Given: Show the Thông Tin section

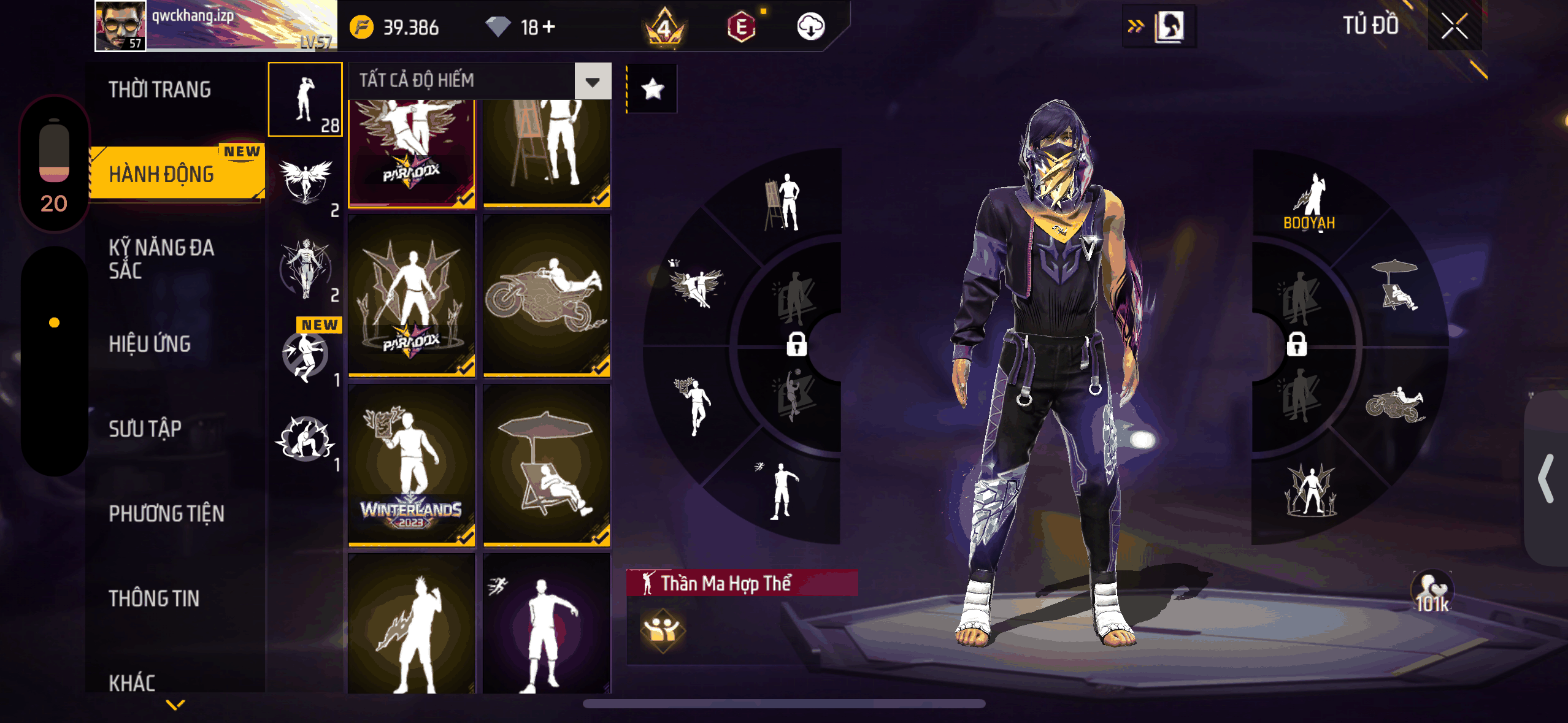Looking at the screenshot, I should click(x=154, y=598).
